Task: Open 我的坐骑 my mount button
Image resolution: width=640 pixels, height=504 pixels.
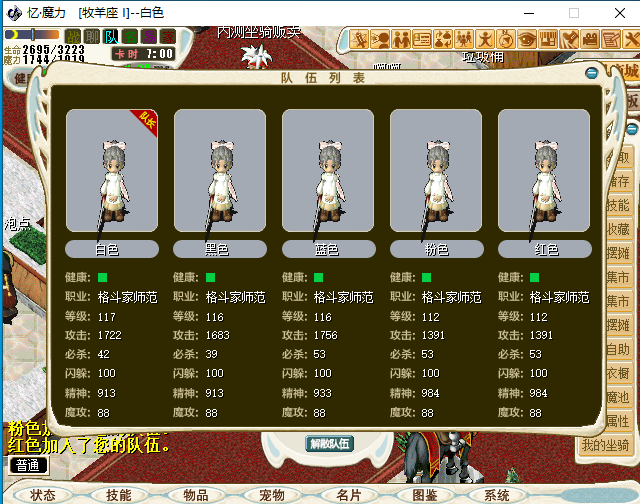Action: pyautogui.click(x=606, y=445)
